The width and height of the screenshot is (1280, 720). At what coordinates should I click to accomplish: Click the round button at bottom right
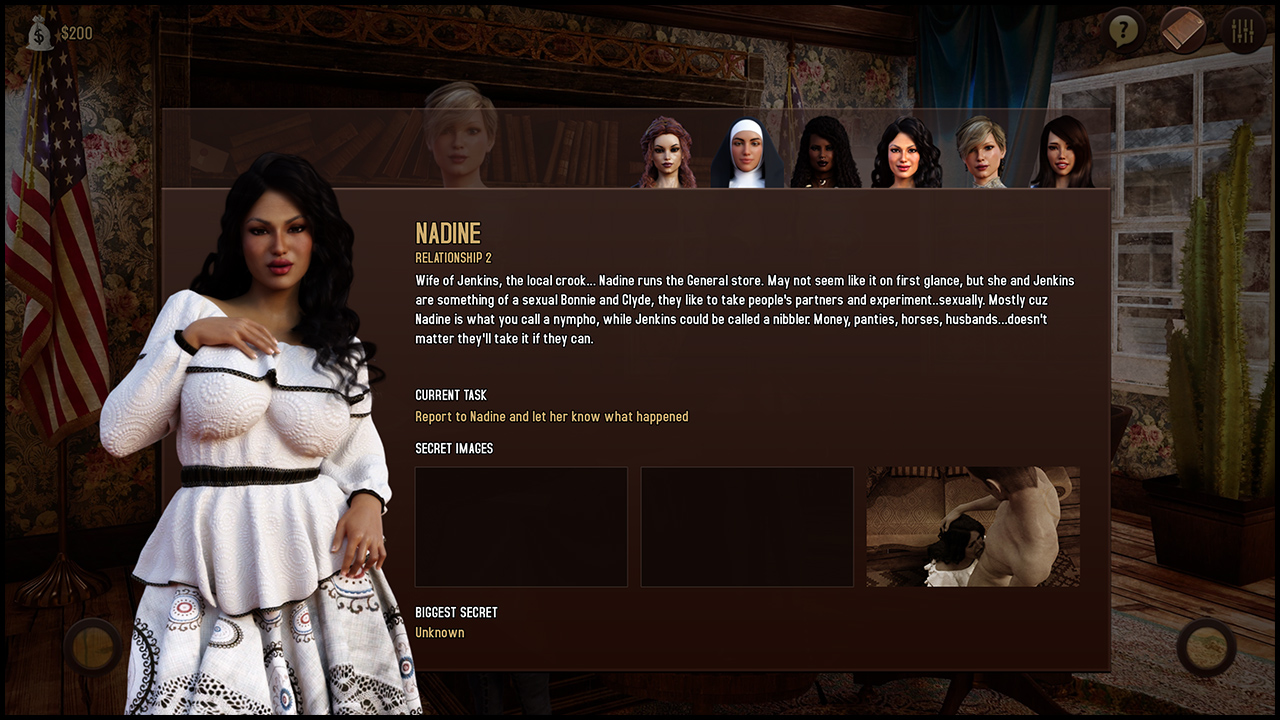(1206, 647)
